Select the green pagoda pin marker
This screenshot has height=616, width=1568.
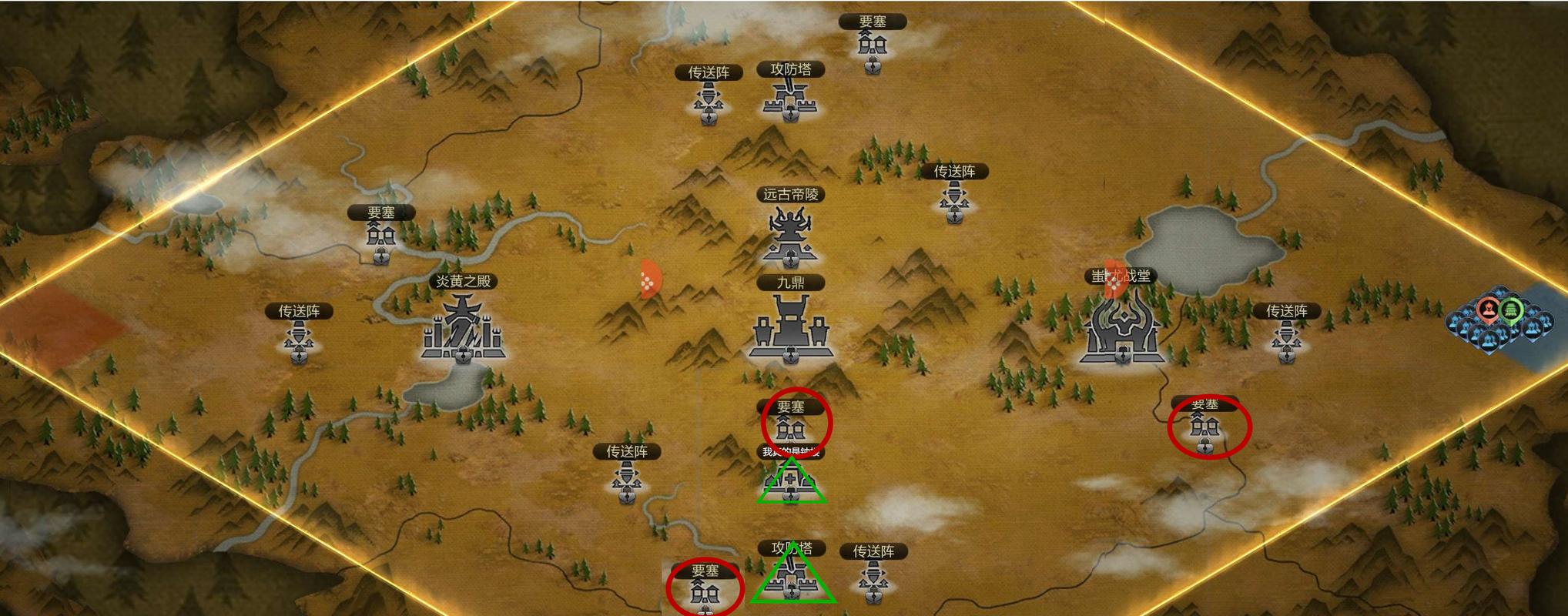pos(1513,309)
